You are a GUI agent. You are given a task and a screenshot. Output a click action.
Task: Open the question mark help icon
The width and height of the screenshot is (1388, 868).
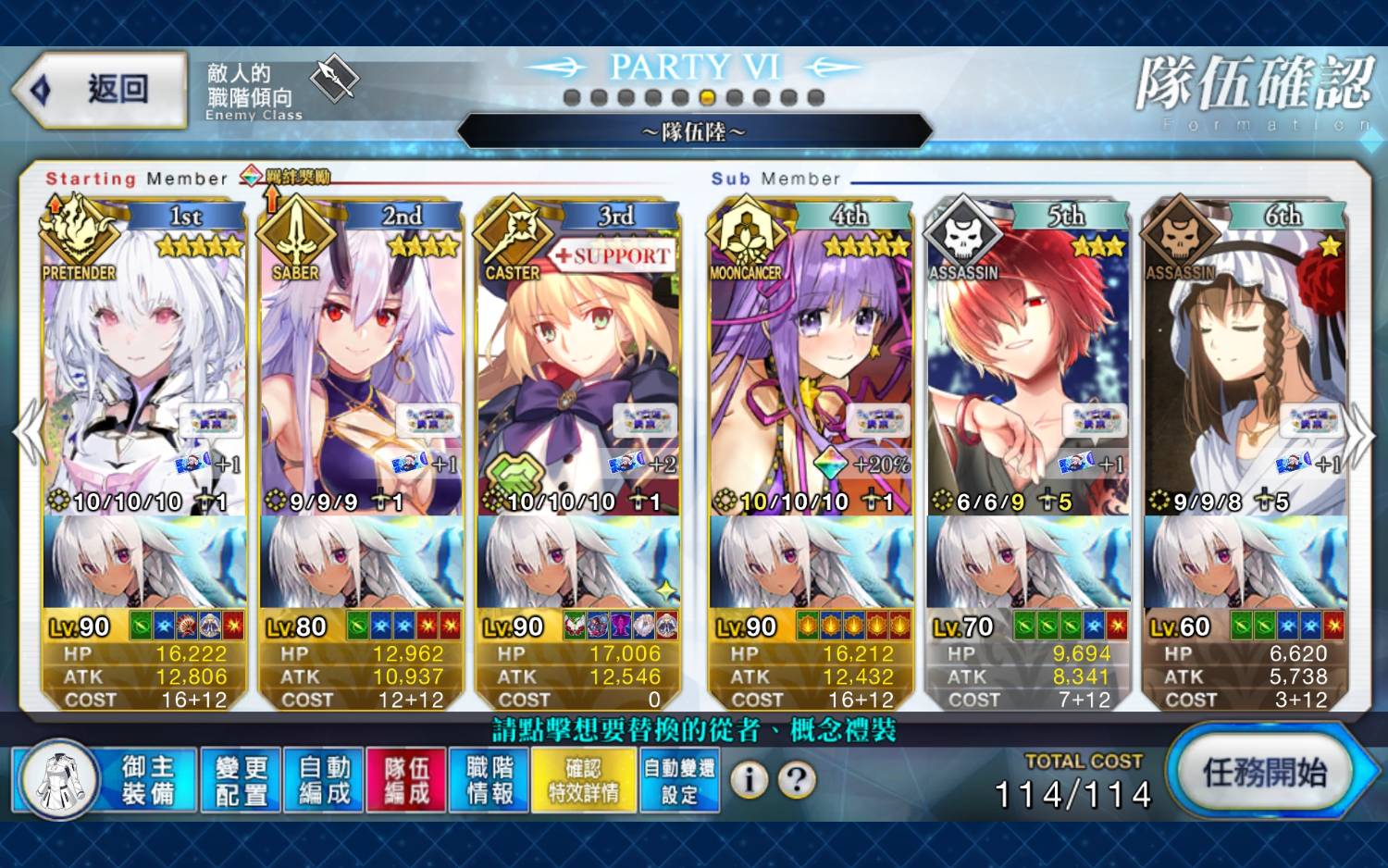[797, 780]
